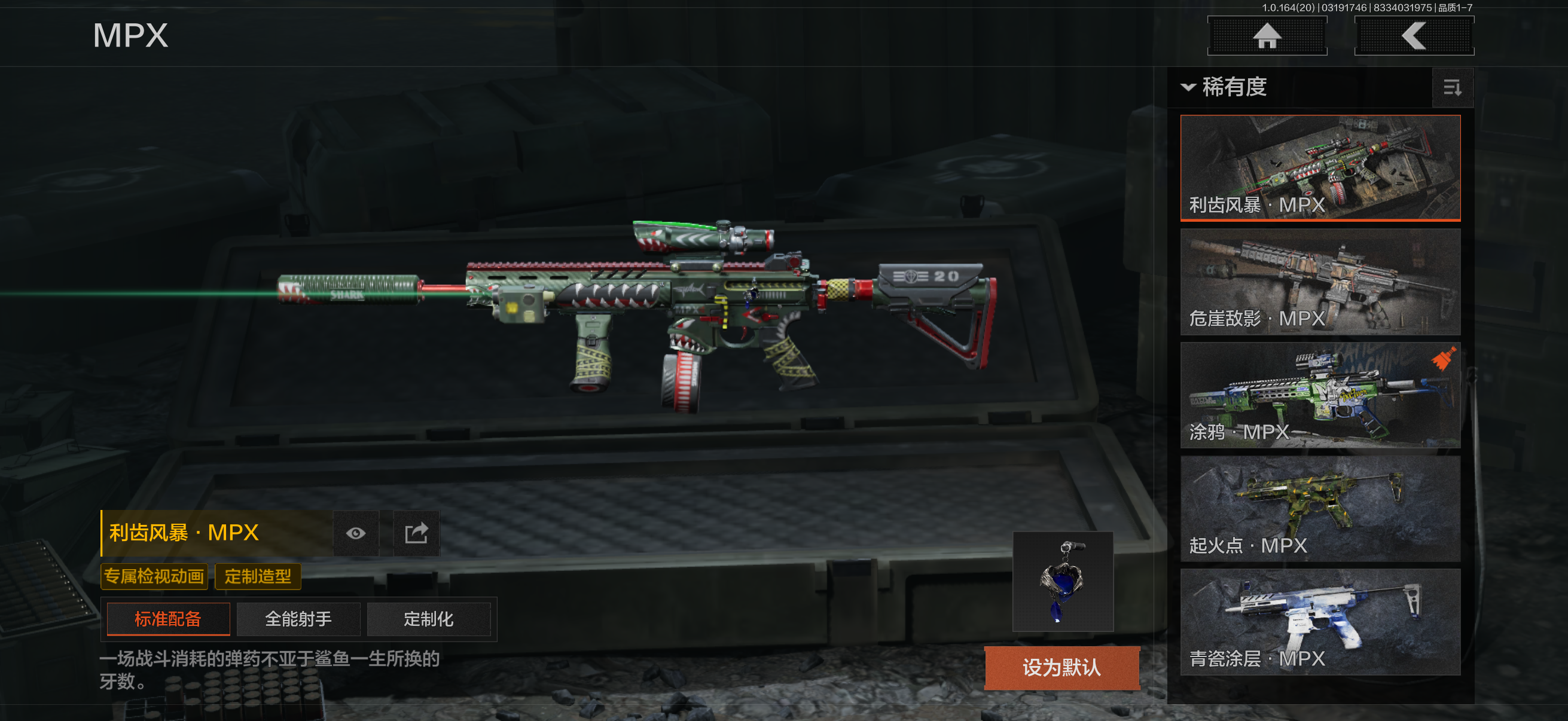Screen dimensions: 1568x721
Task: Toggle the sort order icon
Action: tap(1452, 88)
